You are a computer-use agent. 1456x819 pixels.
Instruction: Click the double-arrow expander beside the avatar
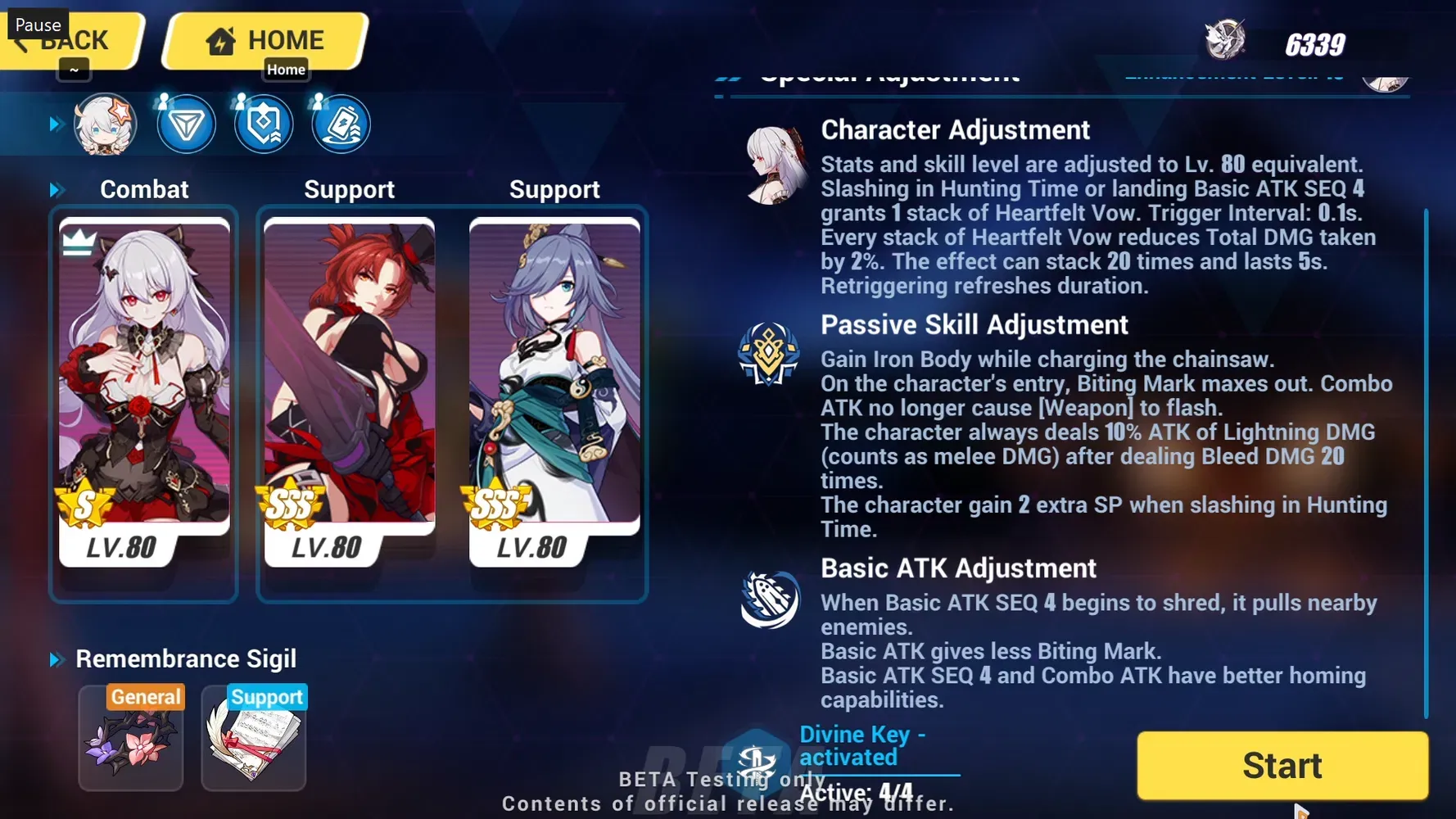coord(56,124)
